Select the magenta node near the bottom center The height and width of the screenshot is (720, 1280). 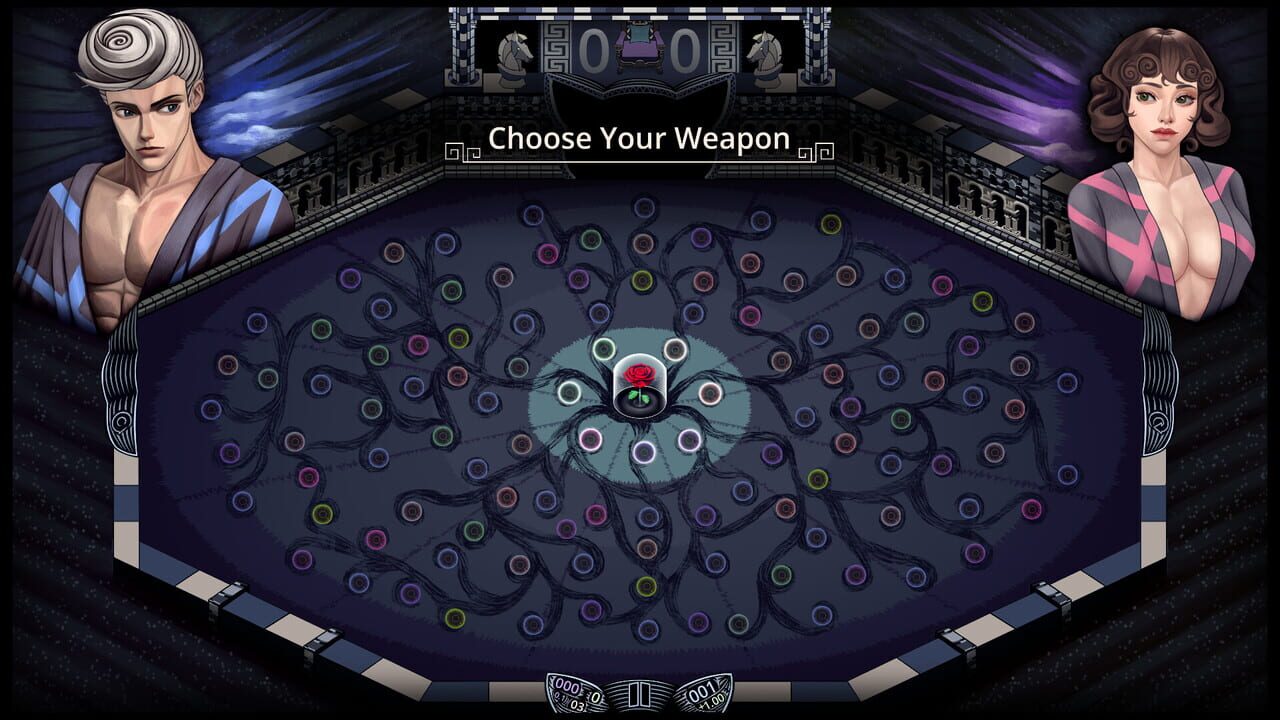click(x=596, y=515)
